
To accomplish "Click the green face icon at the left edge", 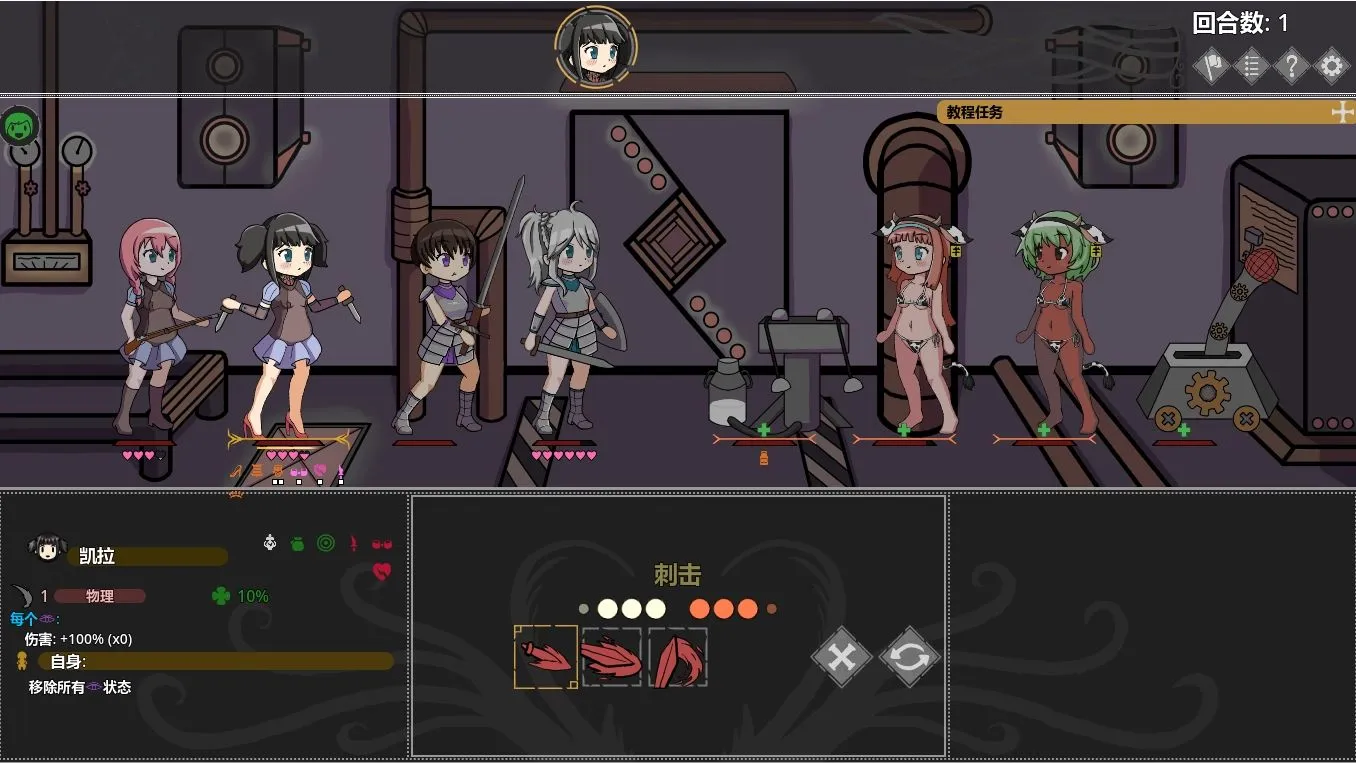I will click(x=20, y=127).
